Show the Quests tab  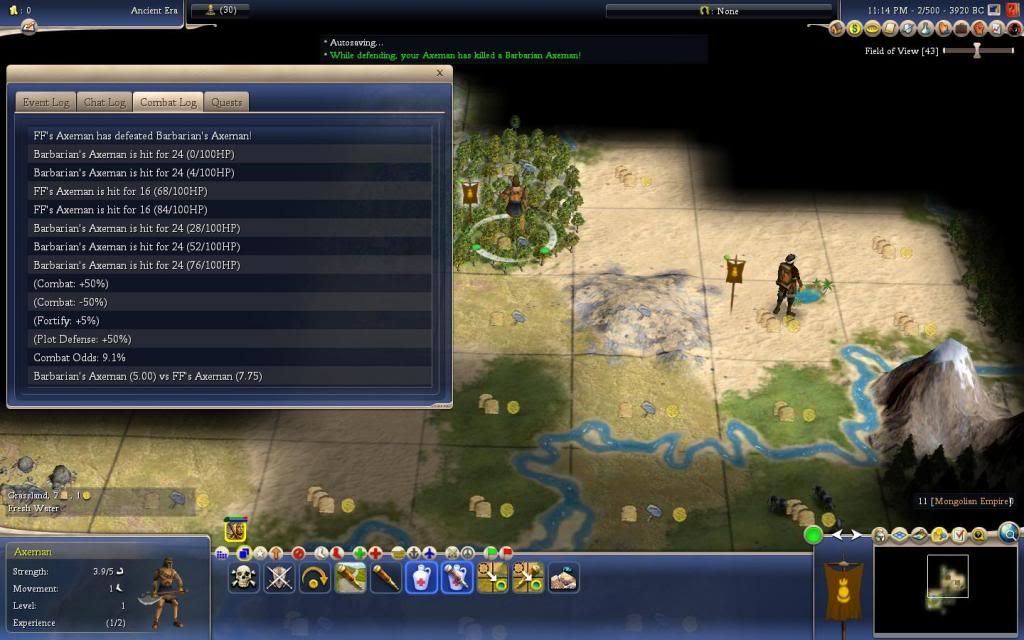click(227, 102)
